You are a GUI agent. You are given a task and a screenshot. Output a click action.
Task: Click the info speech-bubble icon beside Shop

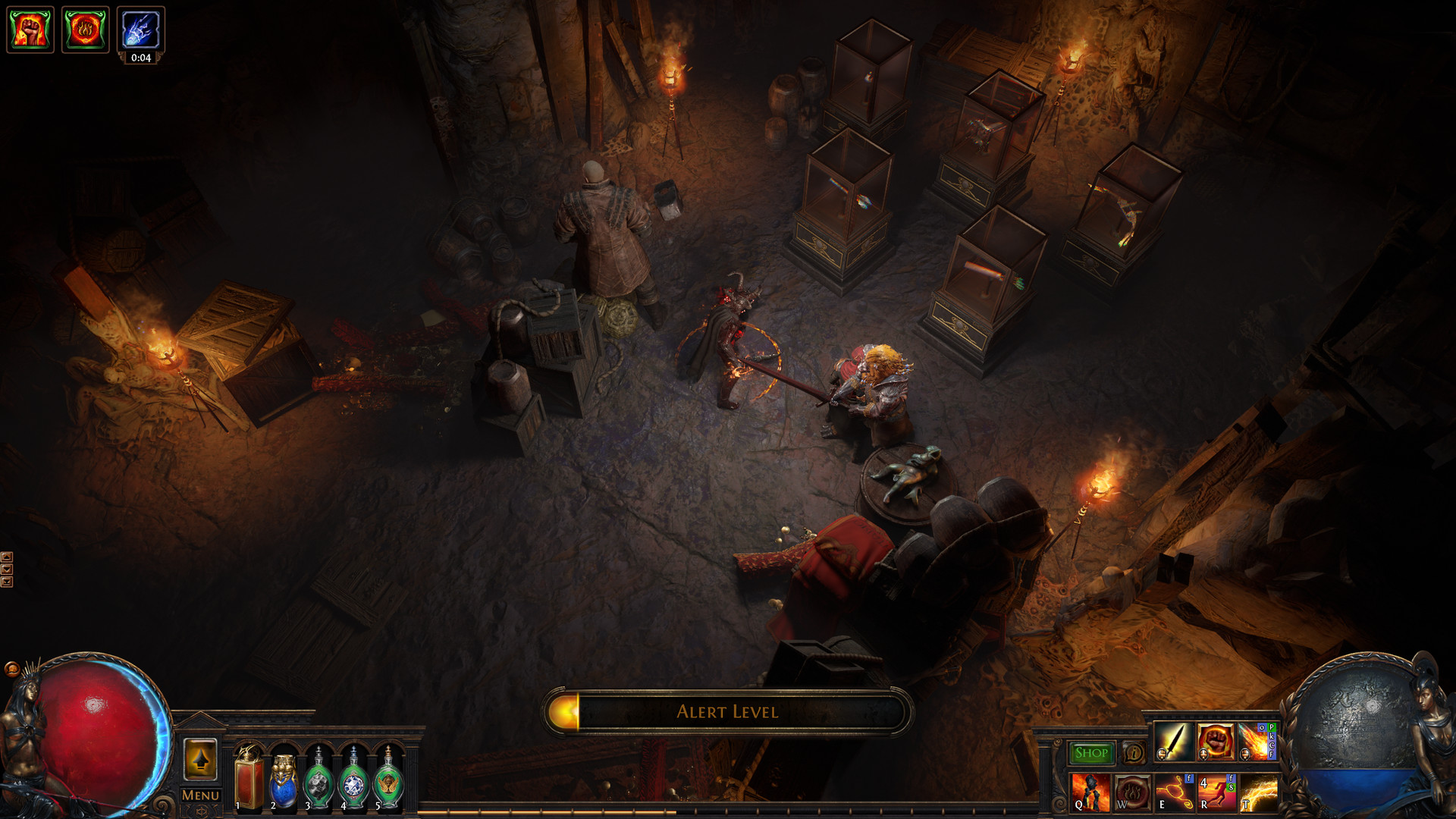tap(1134, 754)
